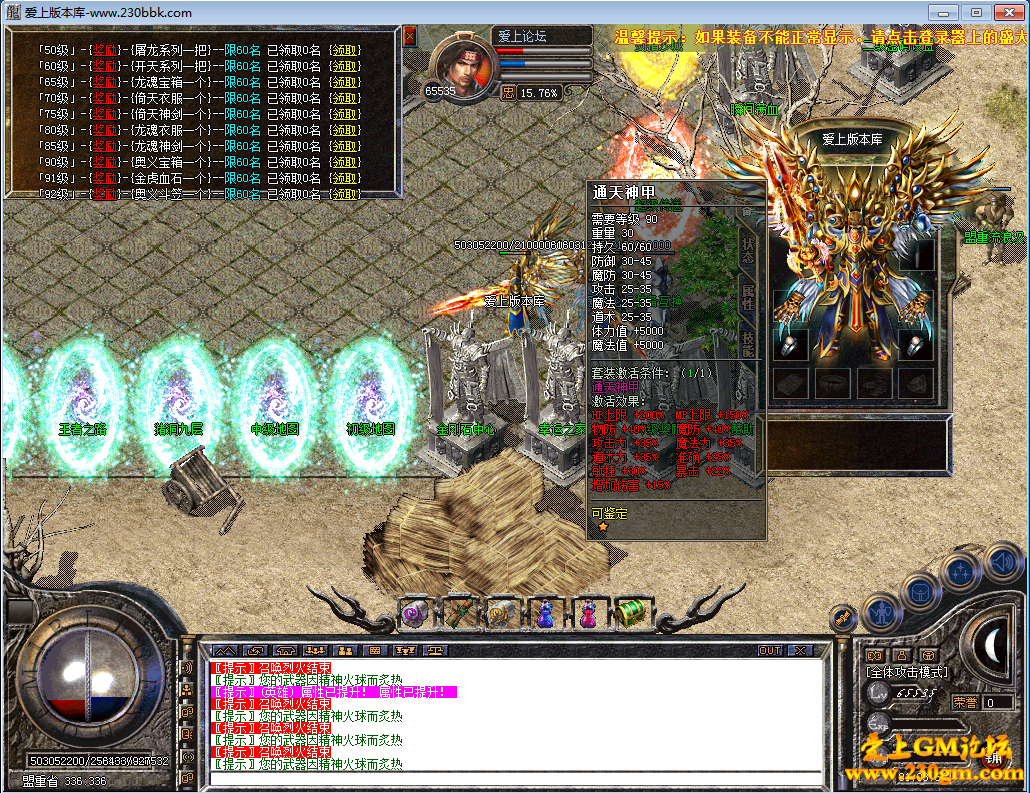
Task: Use the purple swirl stone in hotbar
Action: (x=414, y=612)
